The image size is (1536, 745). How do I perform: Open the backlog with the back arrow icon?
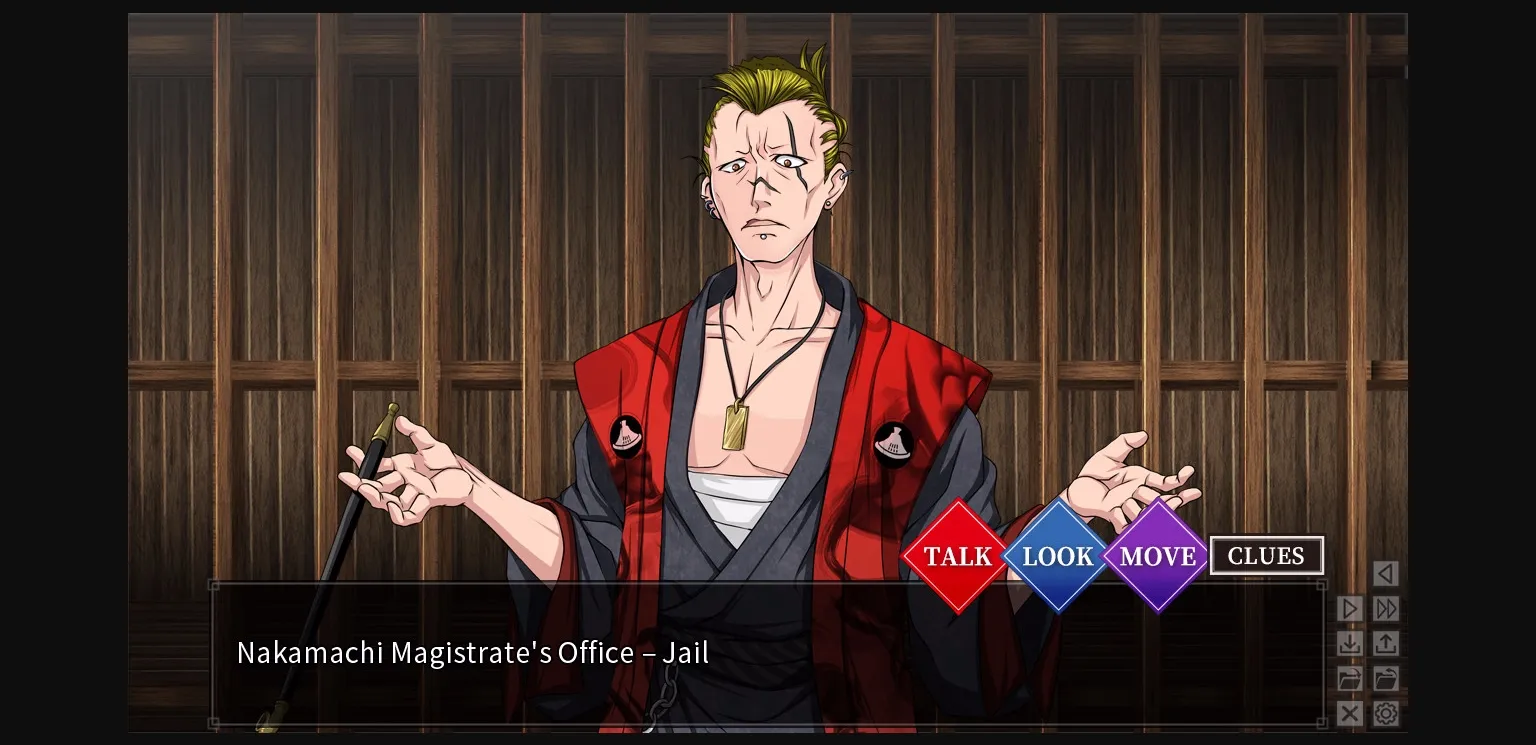tap(1385, 574)
